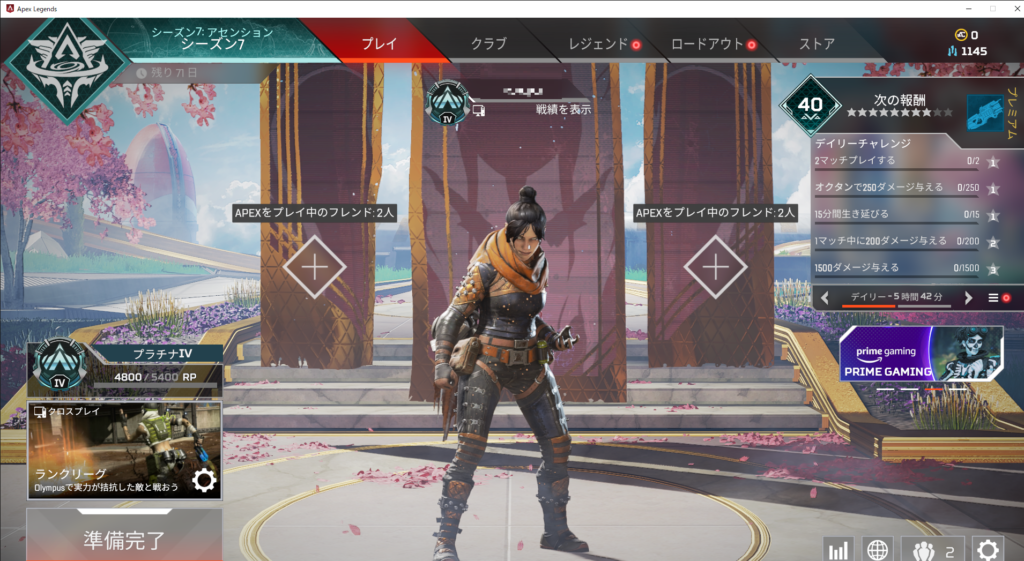1024x561 pixels.
Task: Open the bar chart stats icon
Action: coord(838,549)
